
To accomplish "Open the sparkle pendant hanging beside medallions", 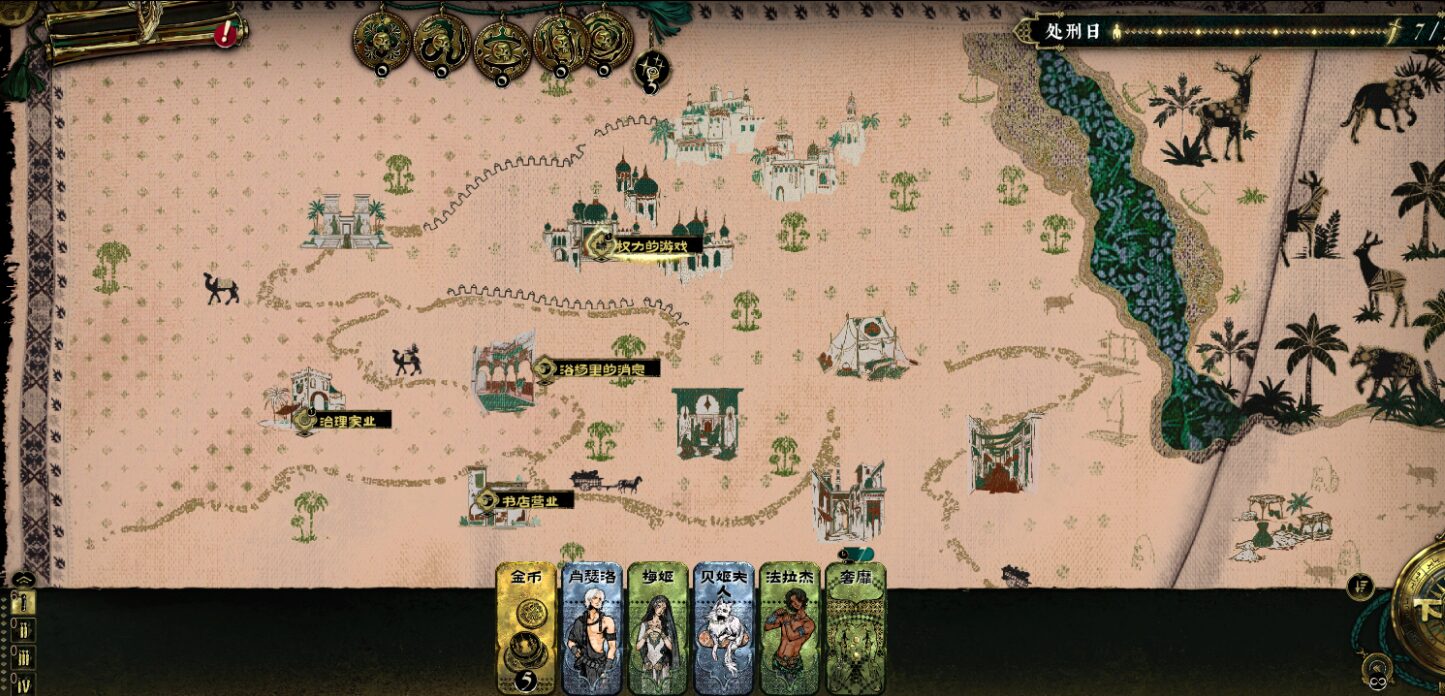I will (652, 70).
